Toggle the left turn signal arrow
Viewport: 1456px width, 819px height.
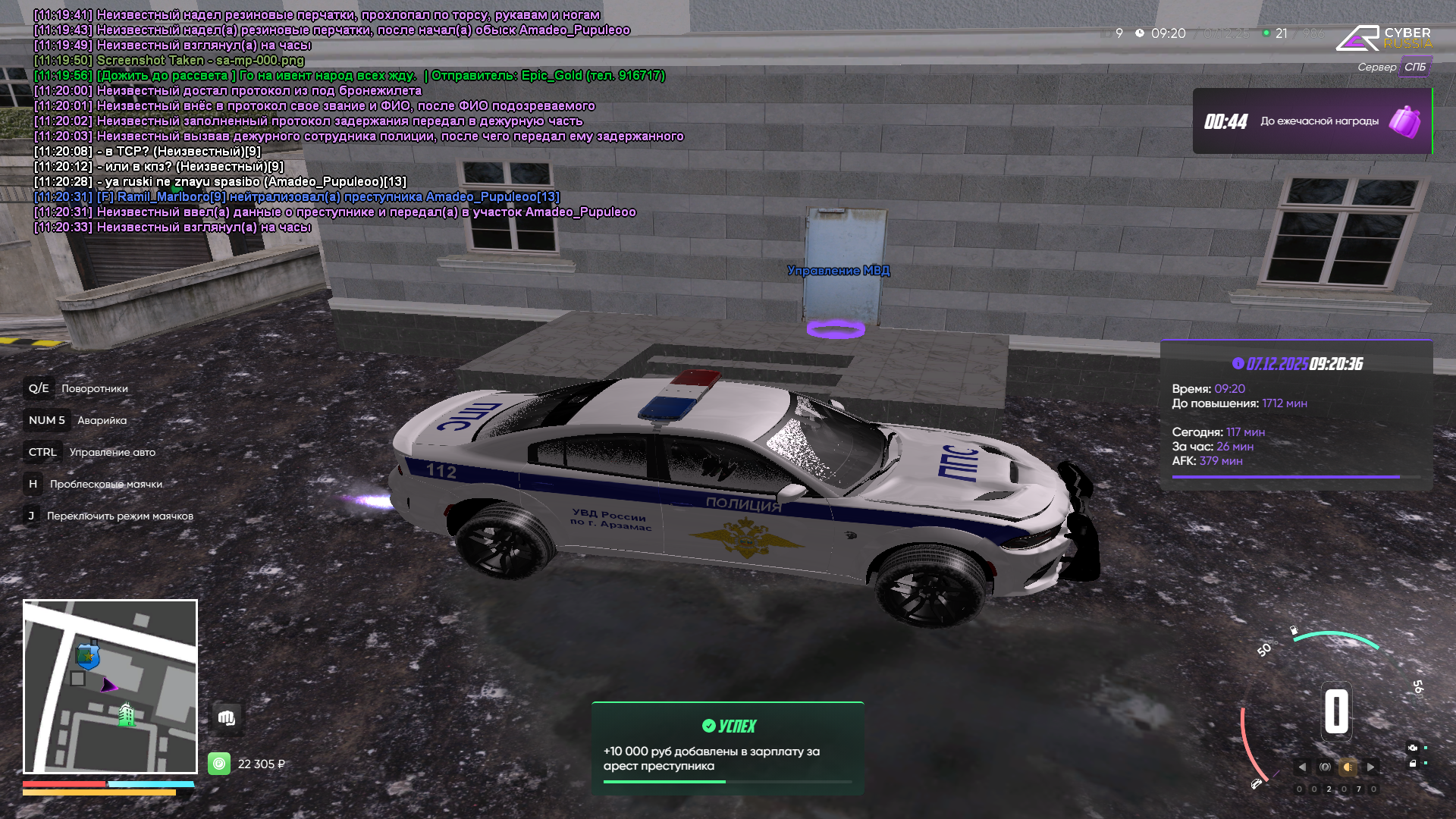[1302, 767]
